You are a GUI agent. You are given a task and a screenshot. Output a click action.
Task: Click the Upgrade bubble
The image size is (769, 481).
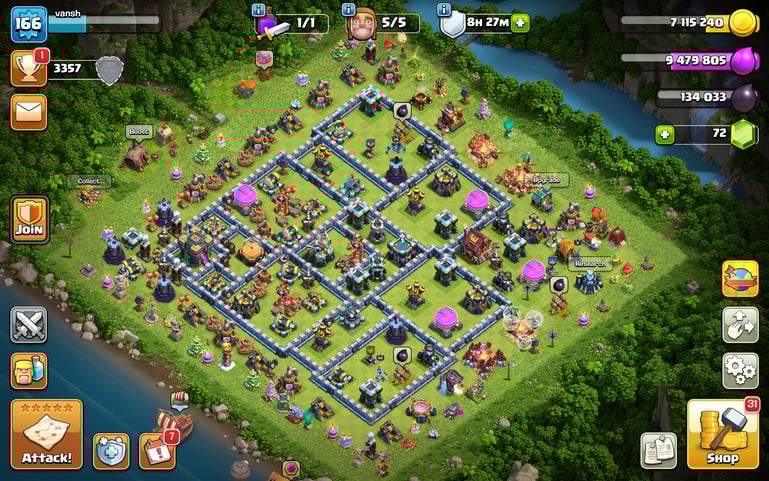point(546,180)
